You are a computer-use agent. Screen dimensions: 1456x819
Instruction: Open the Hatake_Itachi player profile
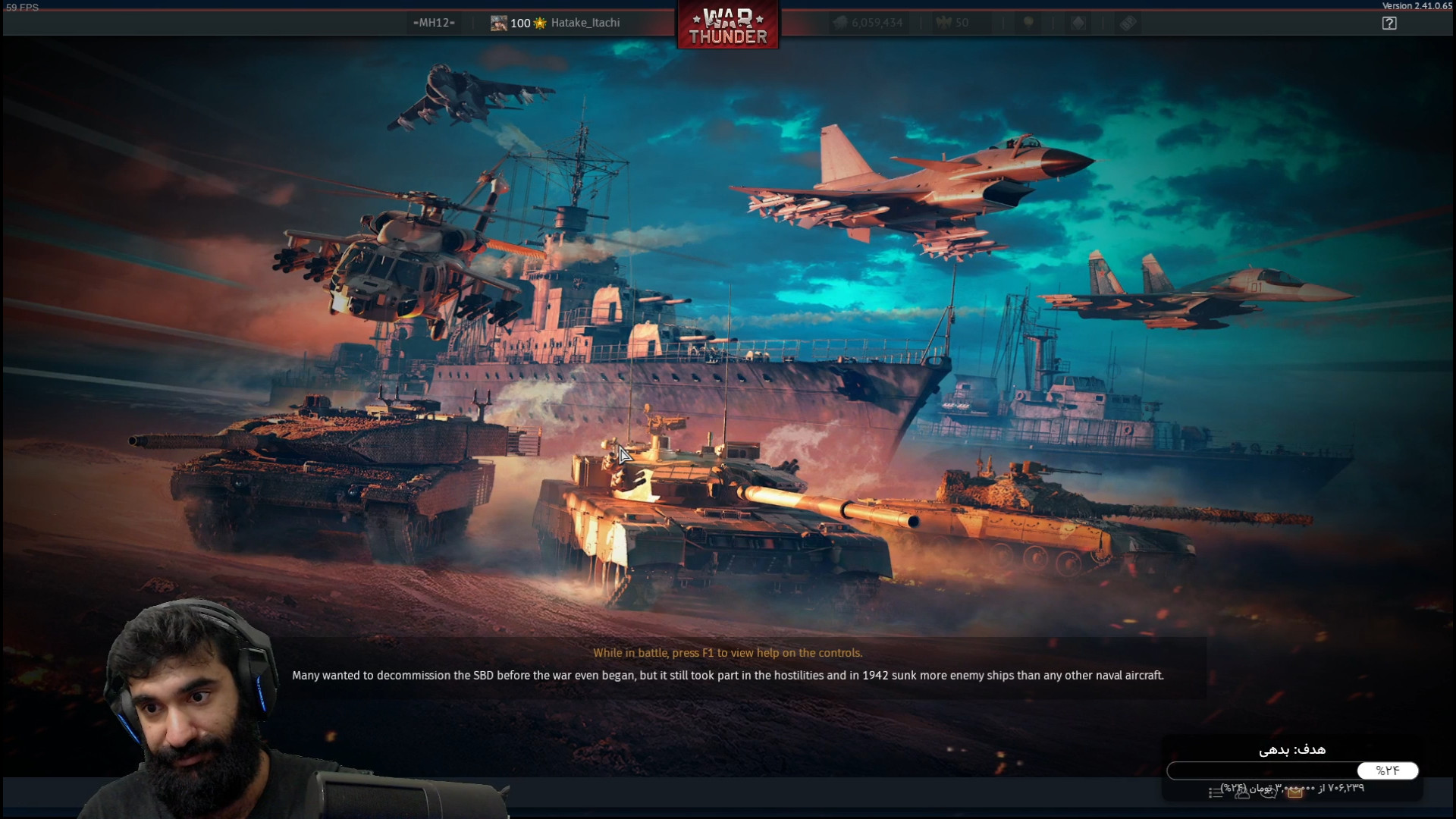click(585, 23)
